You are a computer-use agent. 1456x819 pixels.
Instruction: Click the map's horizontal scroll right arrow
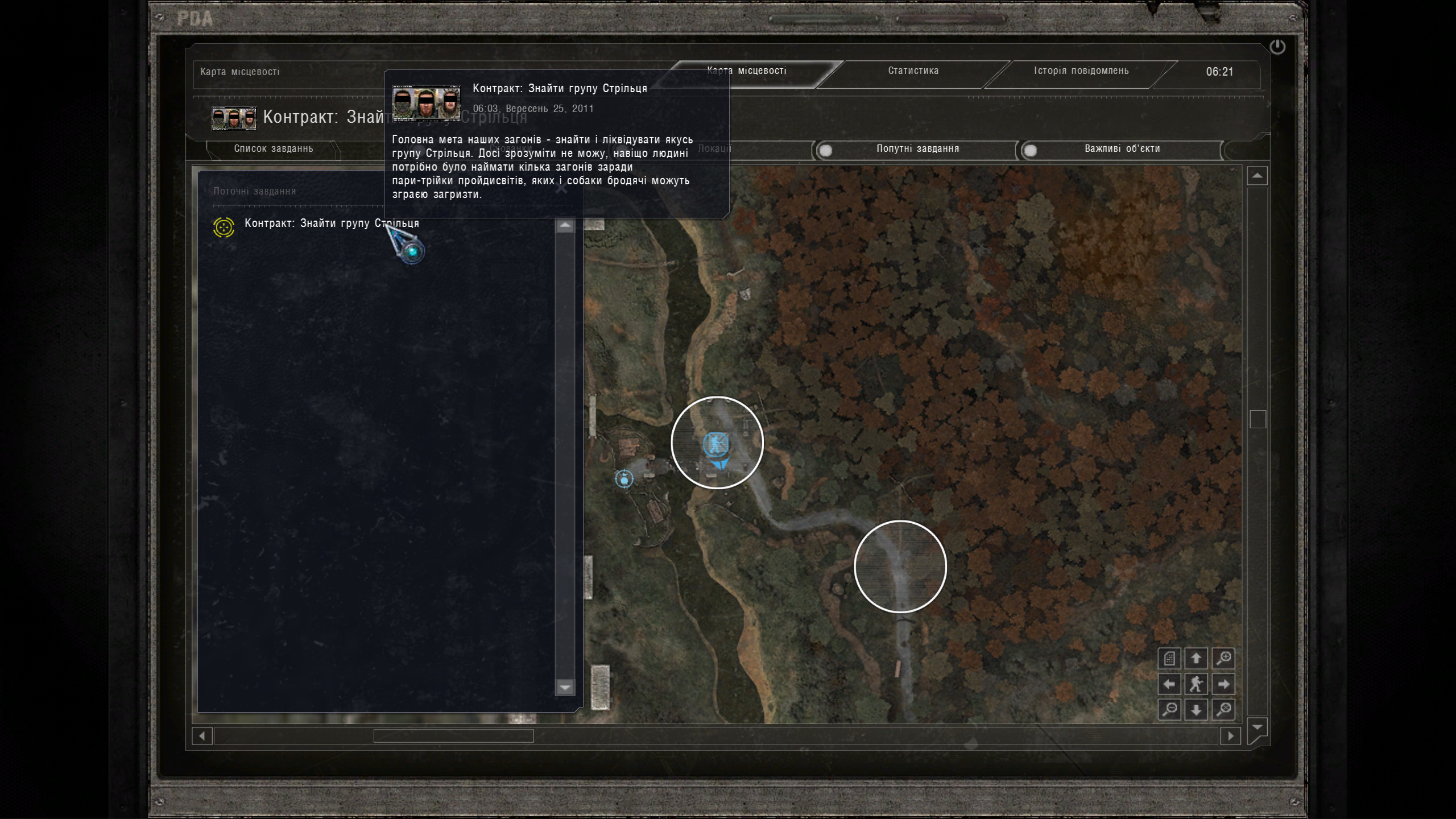1231,736
